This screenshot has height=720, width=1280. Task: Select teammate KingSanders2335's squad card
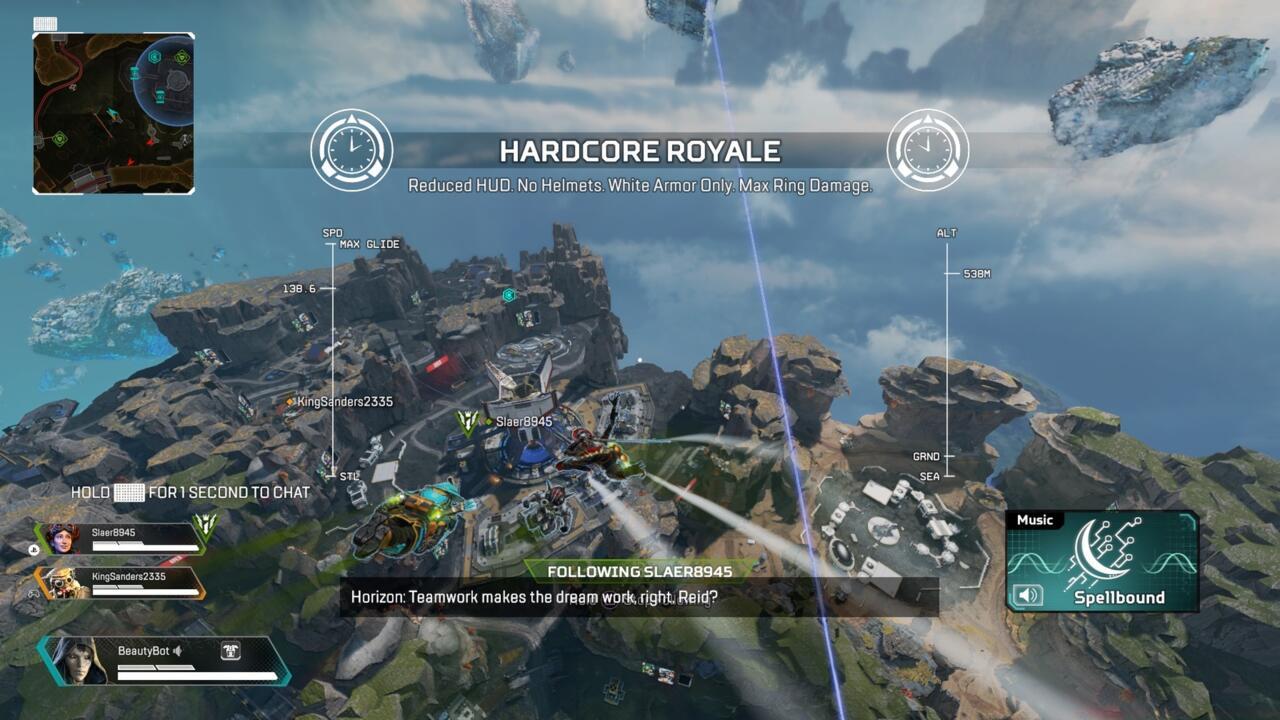[118, 583]
